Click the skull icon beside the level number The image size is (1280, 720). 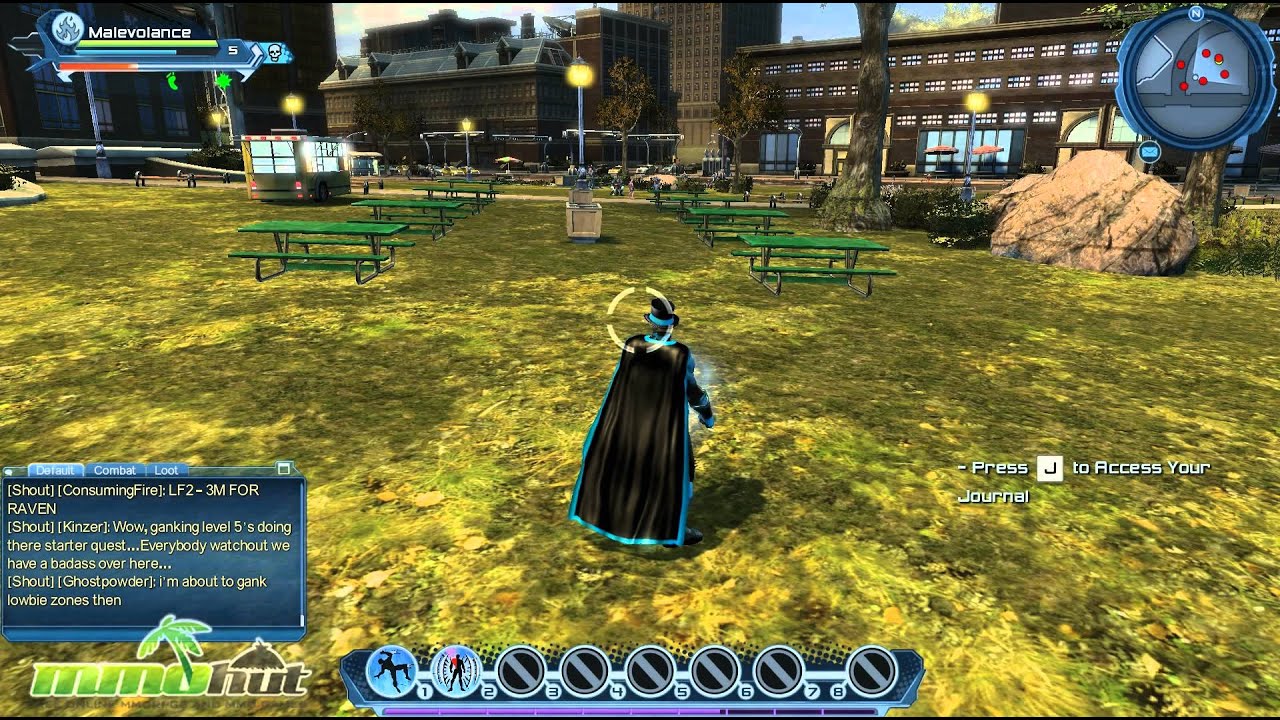pos(271,51)
